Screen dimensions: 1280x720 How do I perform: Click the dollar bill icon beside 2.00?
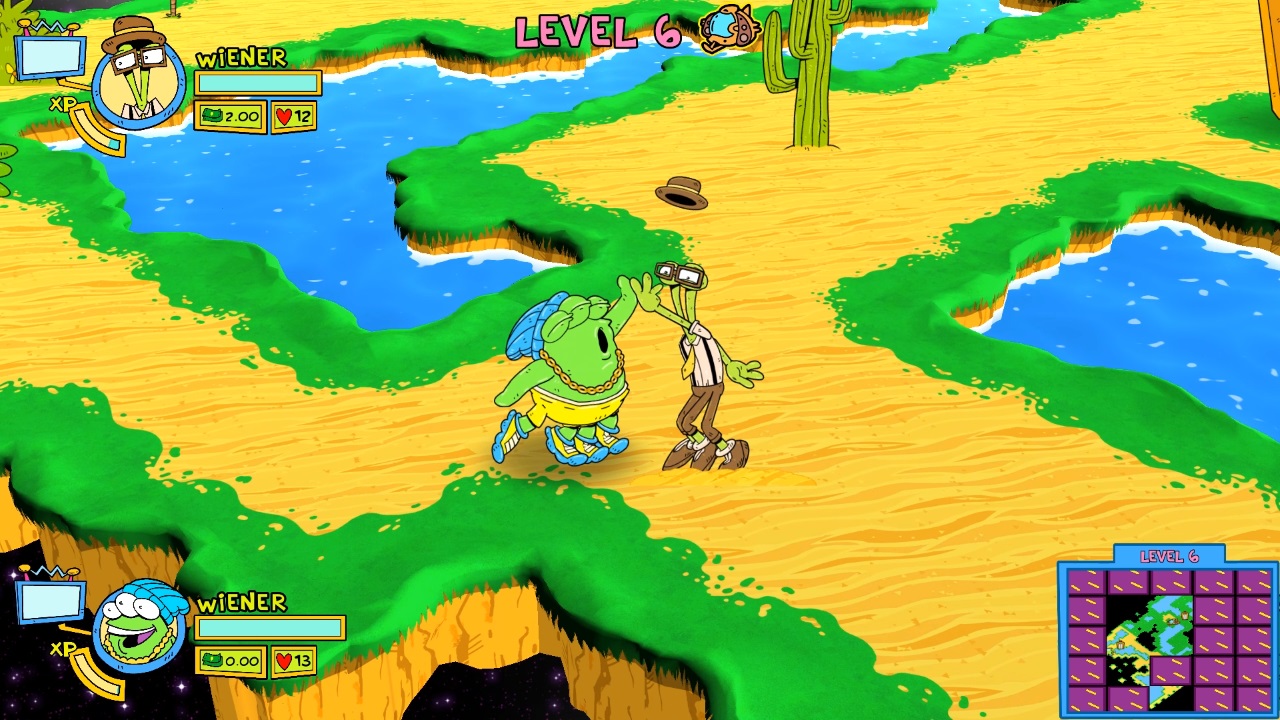[x=211, y=117]
